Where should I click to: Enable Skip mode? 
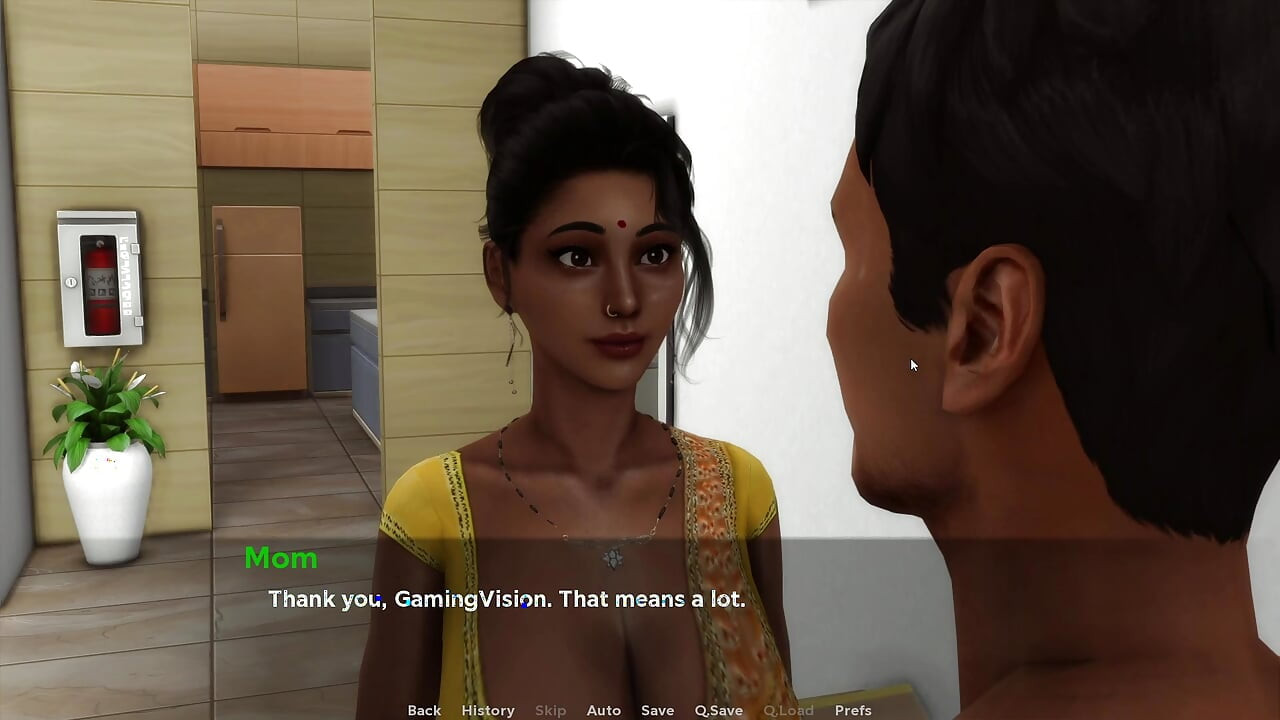click(x=550, y=710)
